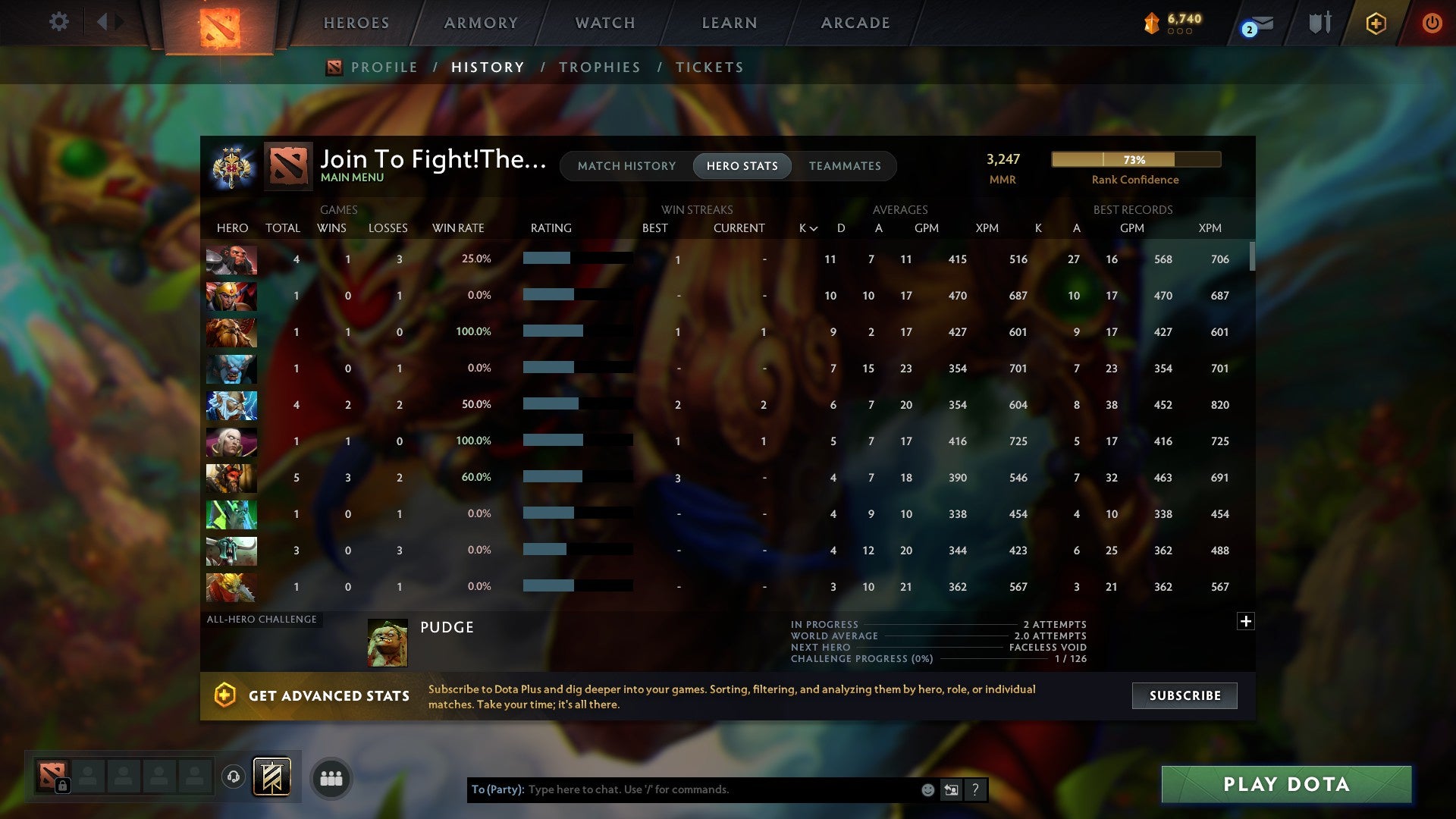This screenshot has width=1456, height=819.
Task: Select the Zeus hero portrait
Action: (231, 406)
